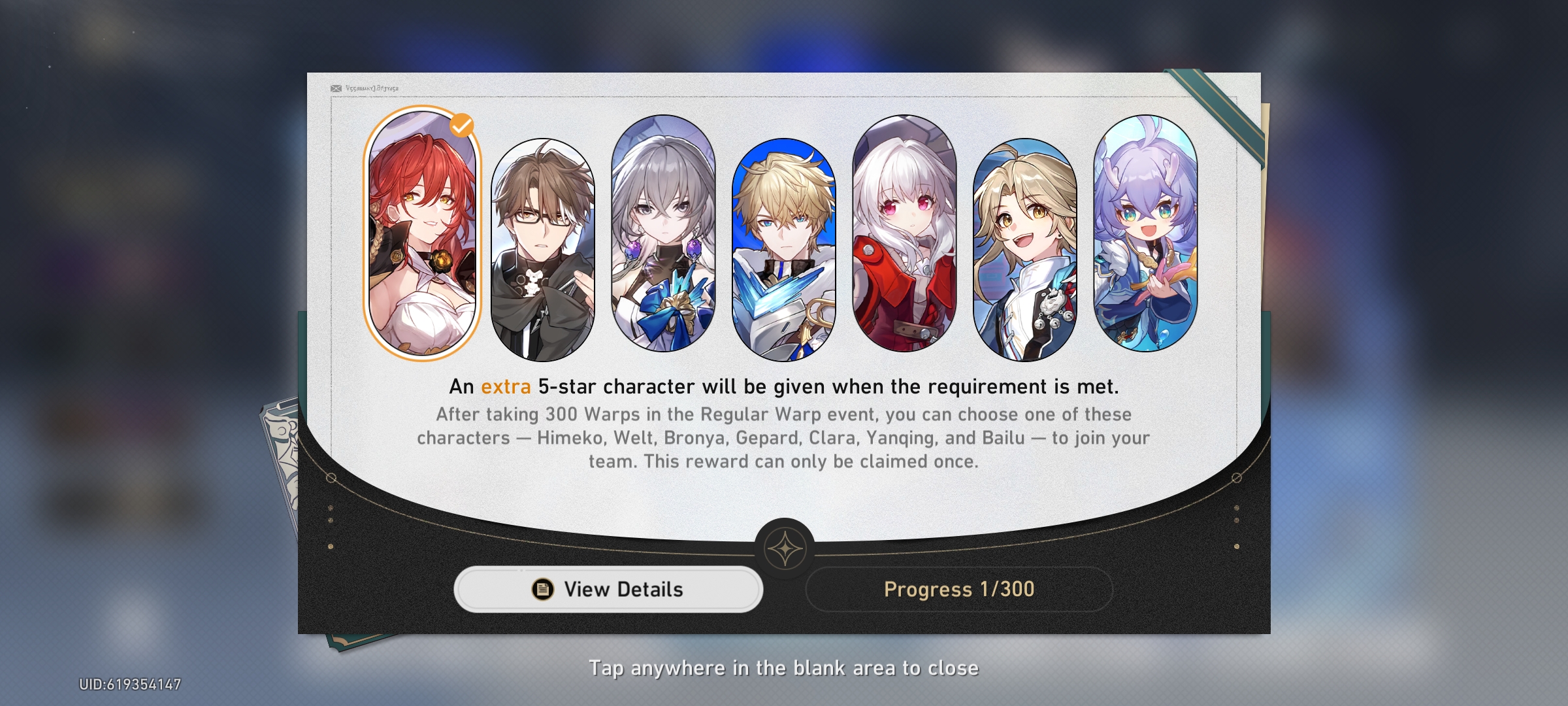Viewport: 1568px width, 706px height.
Task: Toggle selection onto Welt instead of Himeko
Action: [x=544, y=242]
